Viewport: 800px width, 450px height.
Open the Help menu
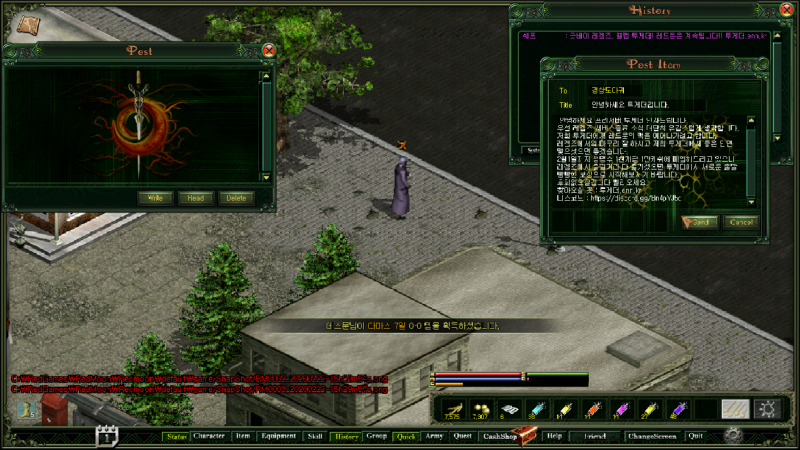555,436
